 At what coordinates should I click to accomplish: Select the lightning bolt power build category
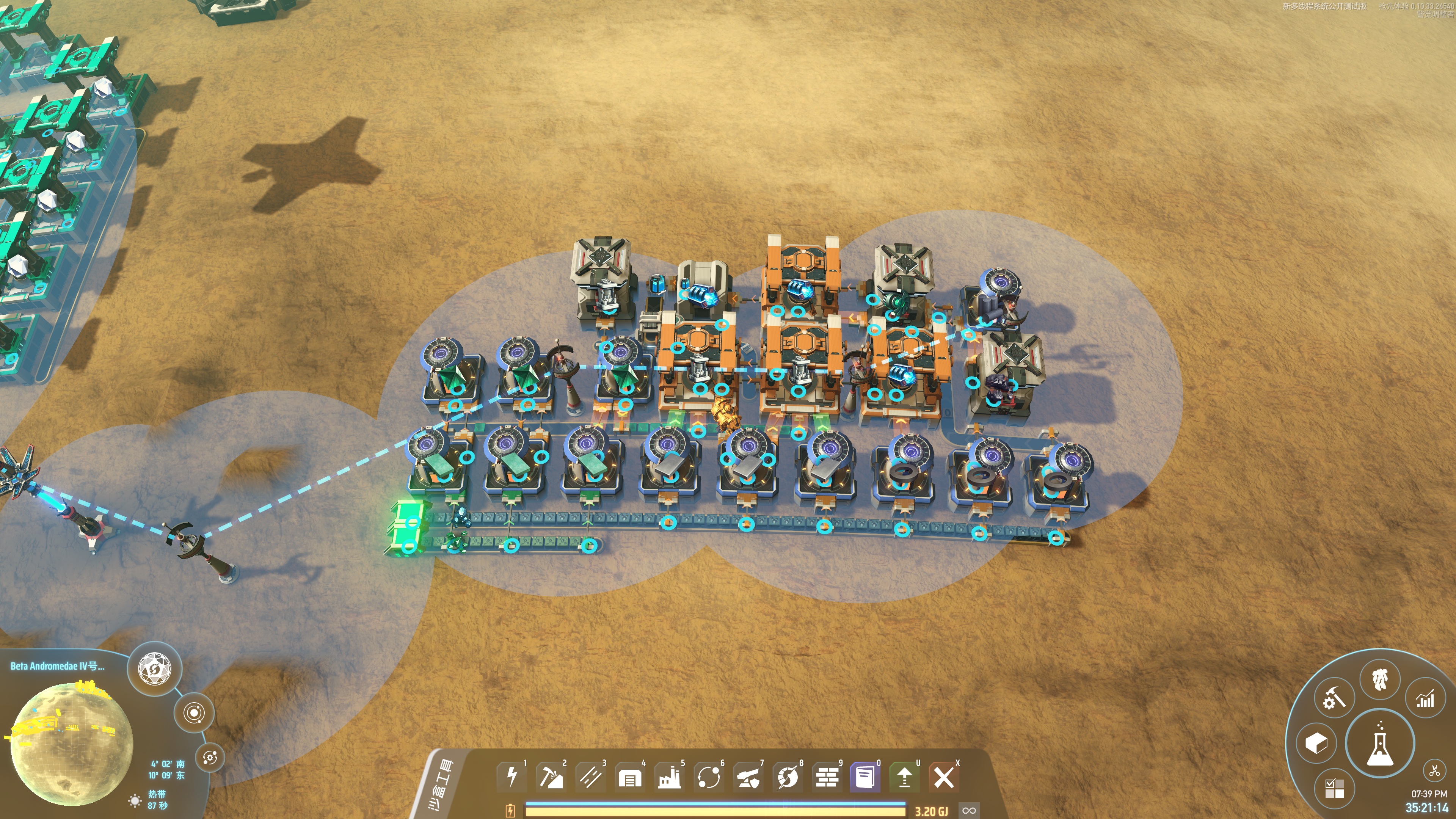tap(511, 777)
